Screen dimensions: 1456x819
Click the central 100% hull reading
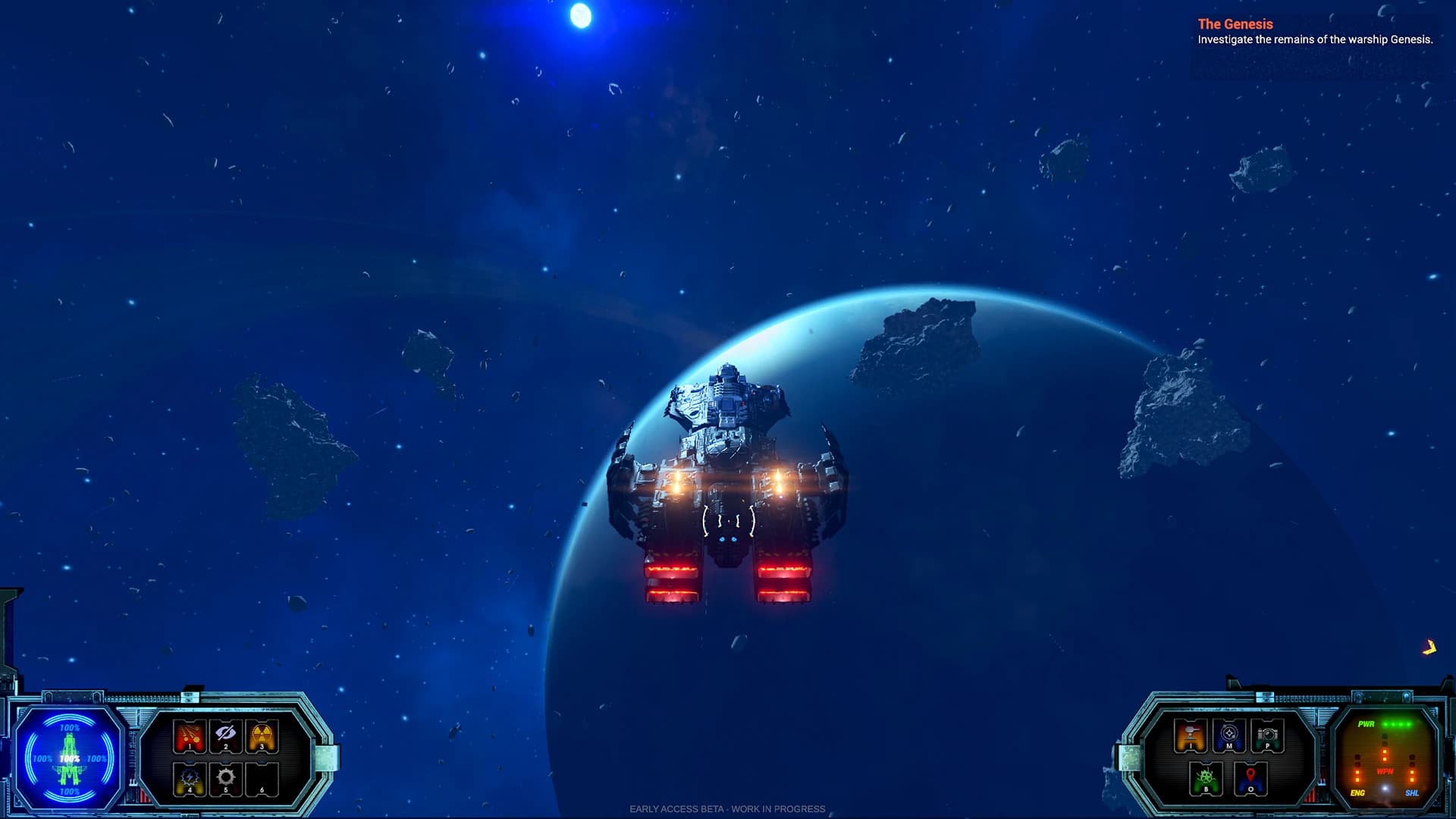coord(69,759)
